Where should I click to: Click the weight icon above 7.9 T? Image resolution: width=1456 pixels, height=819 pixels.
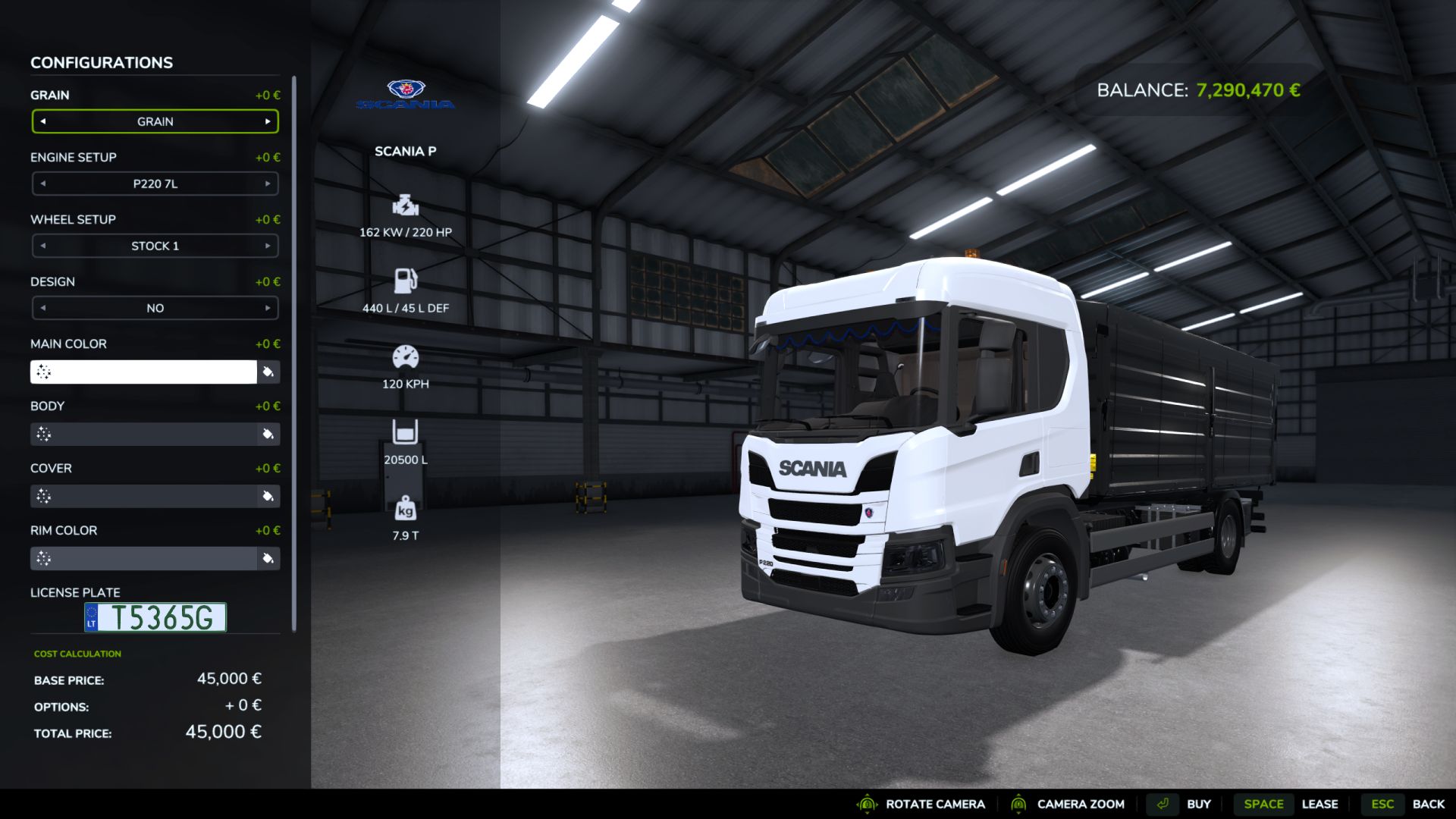pyautogui.click(x=405, y=507)
